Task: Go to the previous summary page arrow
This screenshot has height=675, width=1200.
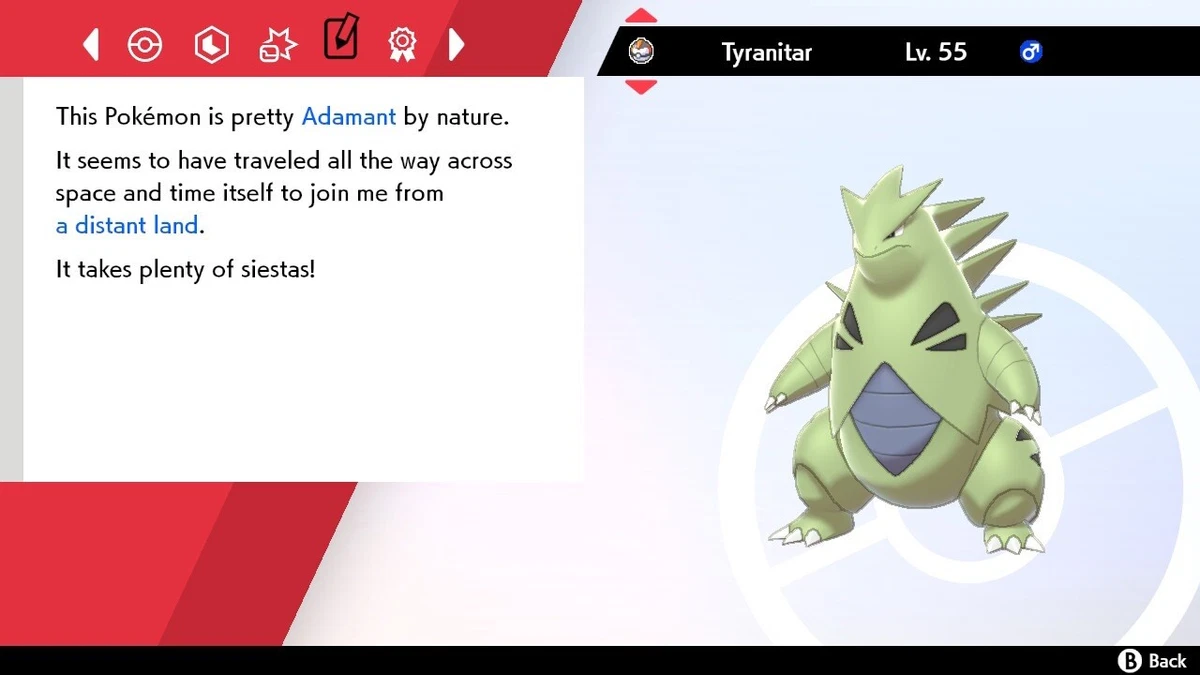Action: coord(91,44)
